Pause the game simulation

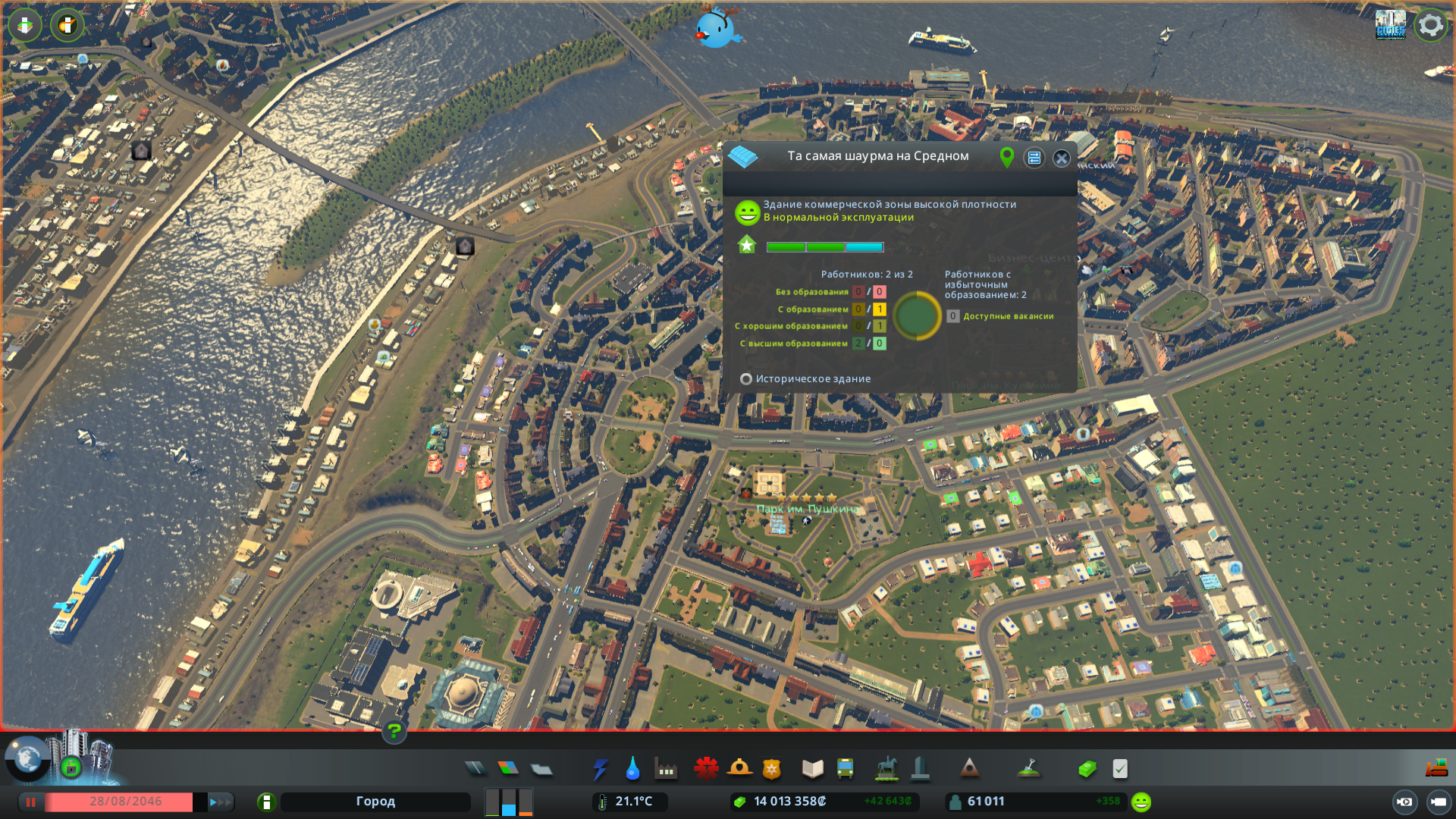(30, 802)
